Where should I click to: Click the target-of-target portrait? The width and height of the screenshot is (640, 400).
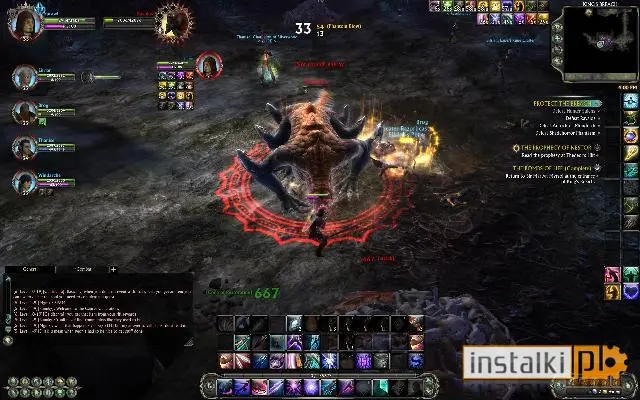tap(210, 66)
